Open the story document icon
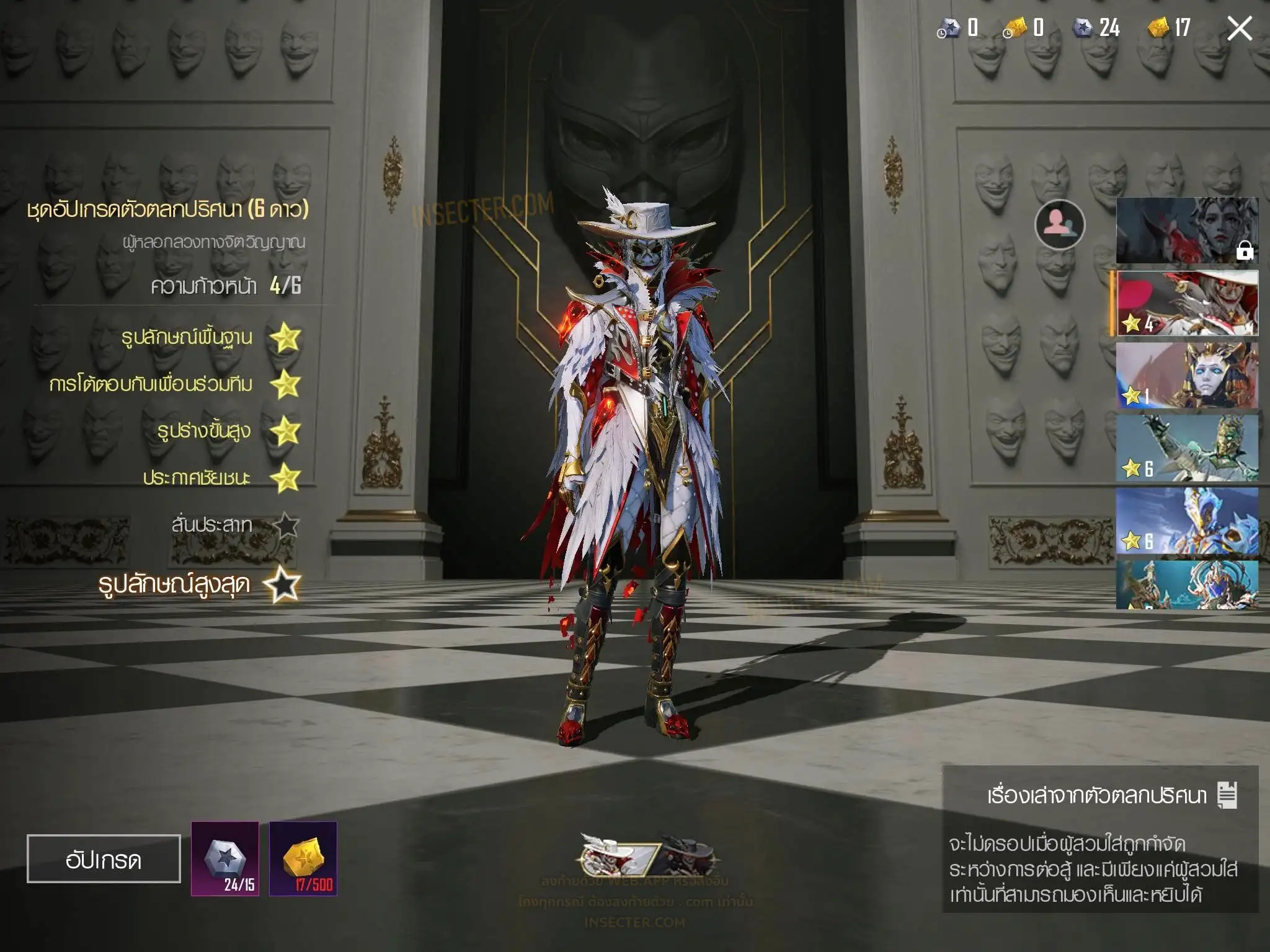This screenshot has height=952, width=1270. pos(1227,795)
